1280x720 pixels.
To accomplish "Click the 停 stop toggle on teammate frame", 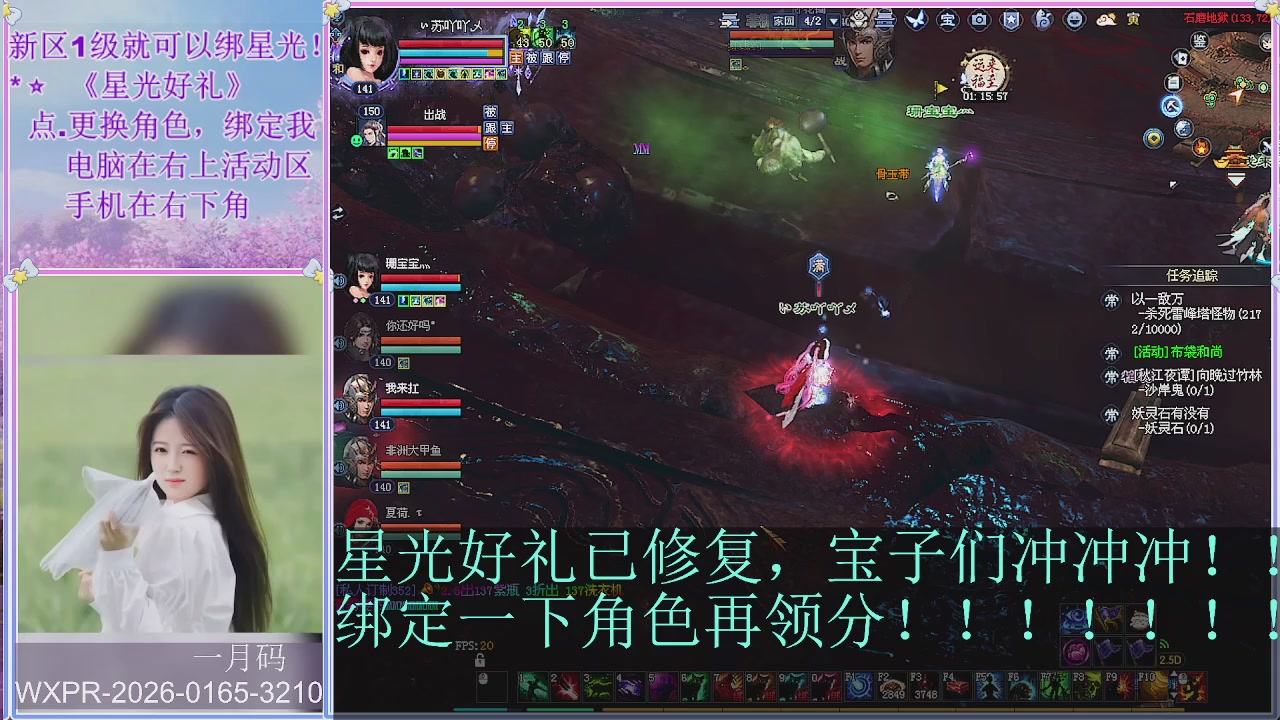I will coord(490,145).
